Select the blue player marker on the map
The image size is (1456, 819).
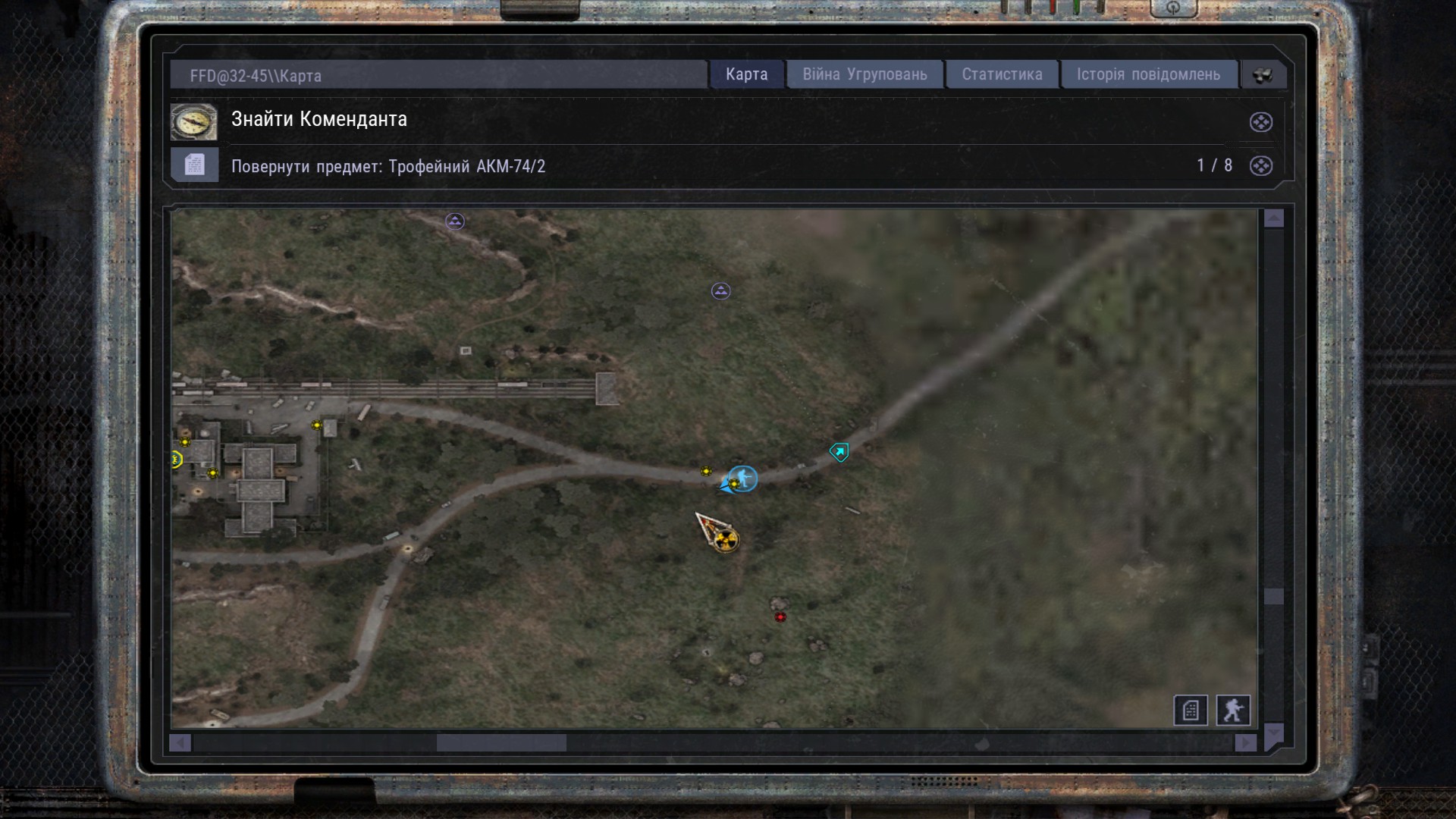(743, 479)
